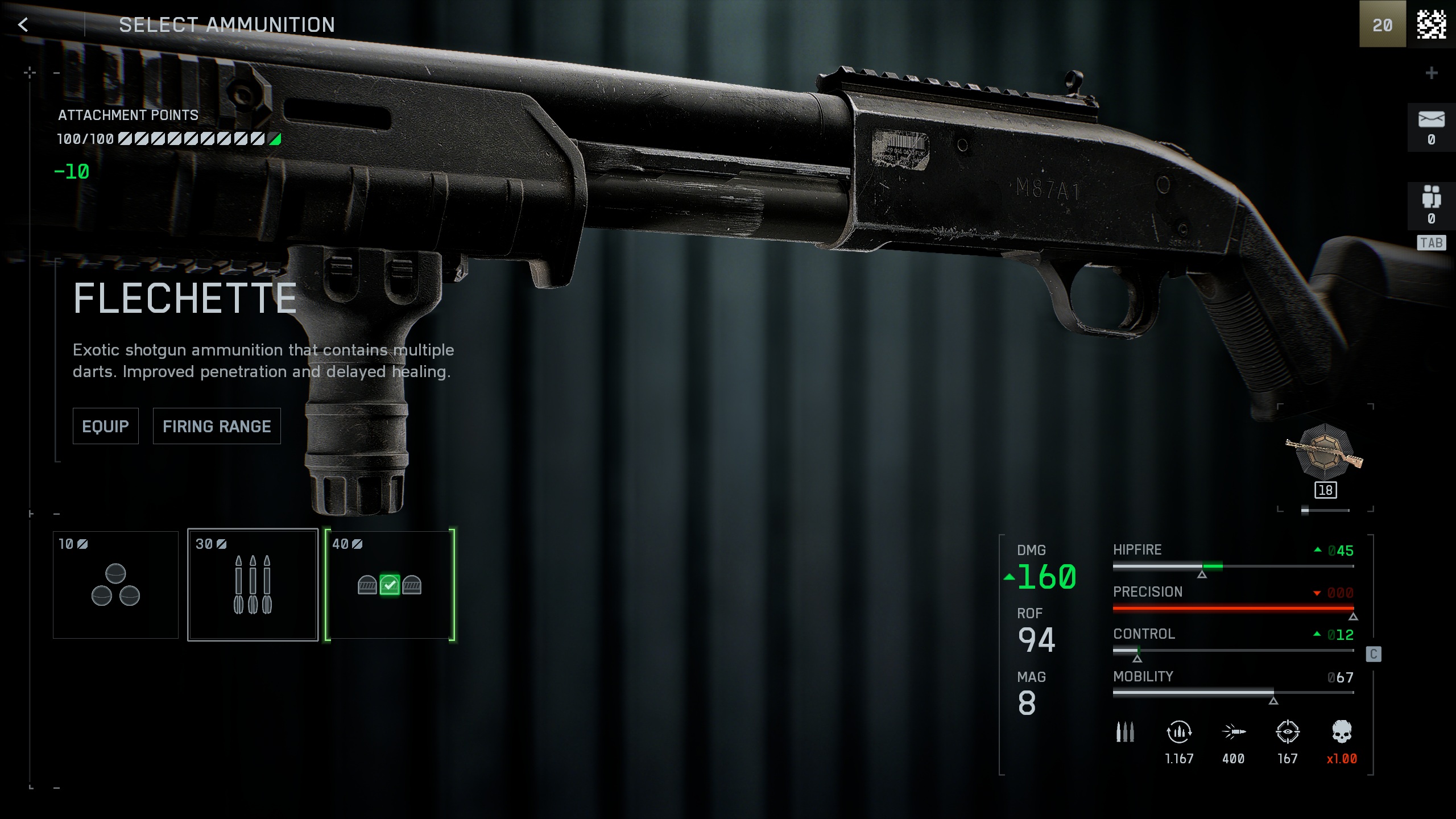The height and width of the screenshot is (819, 1456).
Task: Open the squad members panel
Action: (x=1431, y=204)
